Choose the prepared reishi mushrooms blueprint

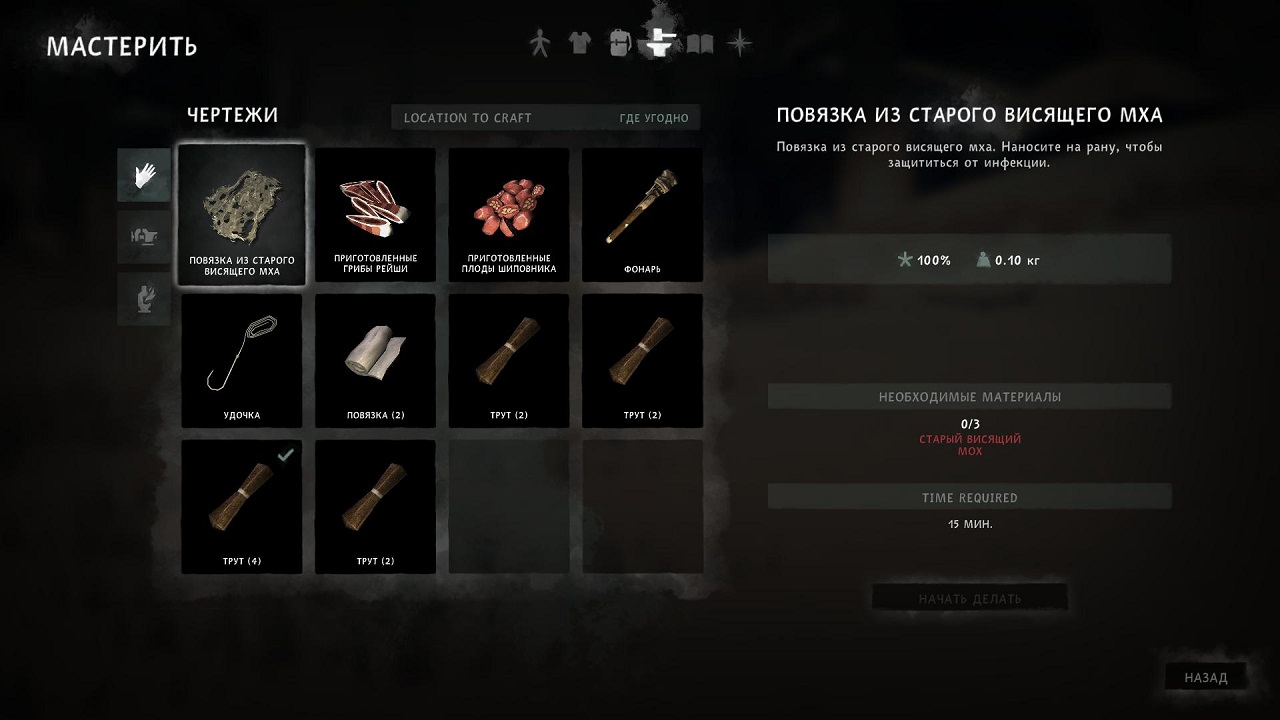pos(375,215)
